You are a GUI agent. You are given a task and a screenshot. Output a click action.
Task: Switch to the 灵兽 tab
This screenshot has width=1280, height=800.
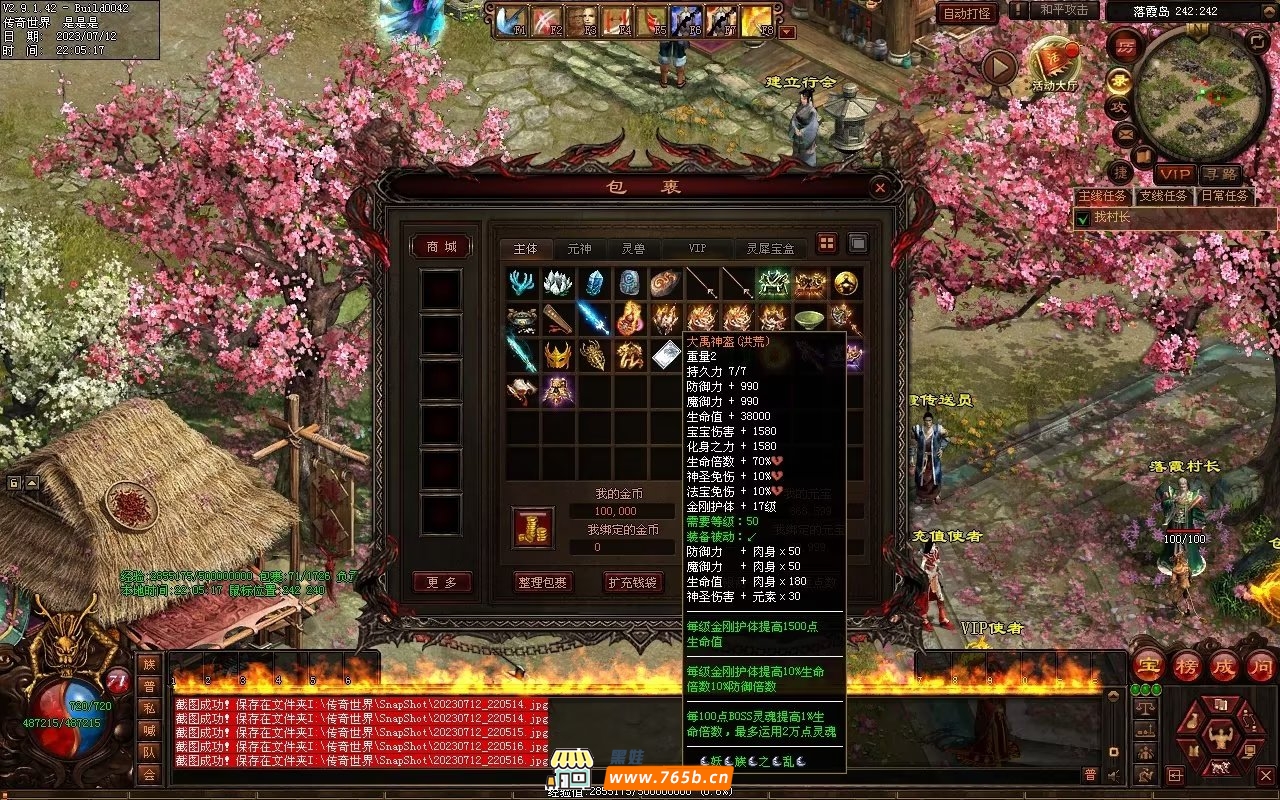tap(633, 248)
